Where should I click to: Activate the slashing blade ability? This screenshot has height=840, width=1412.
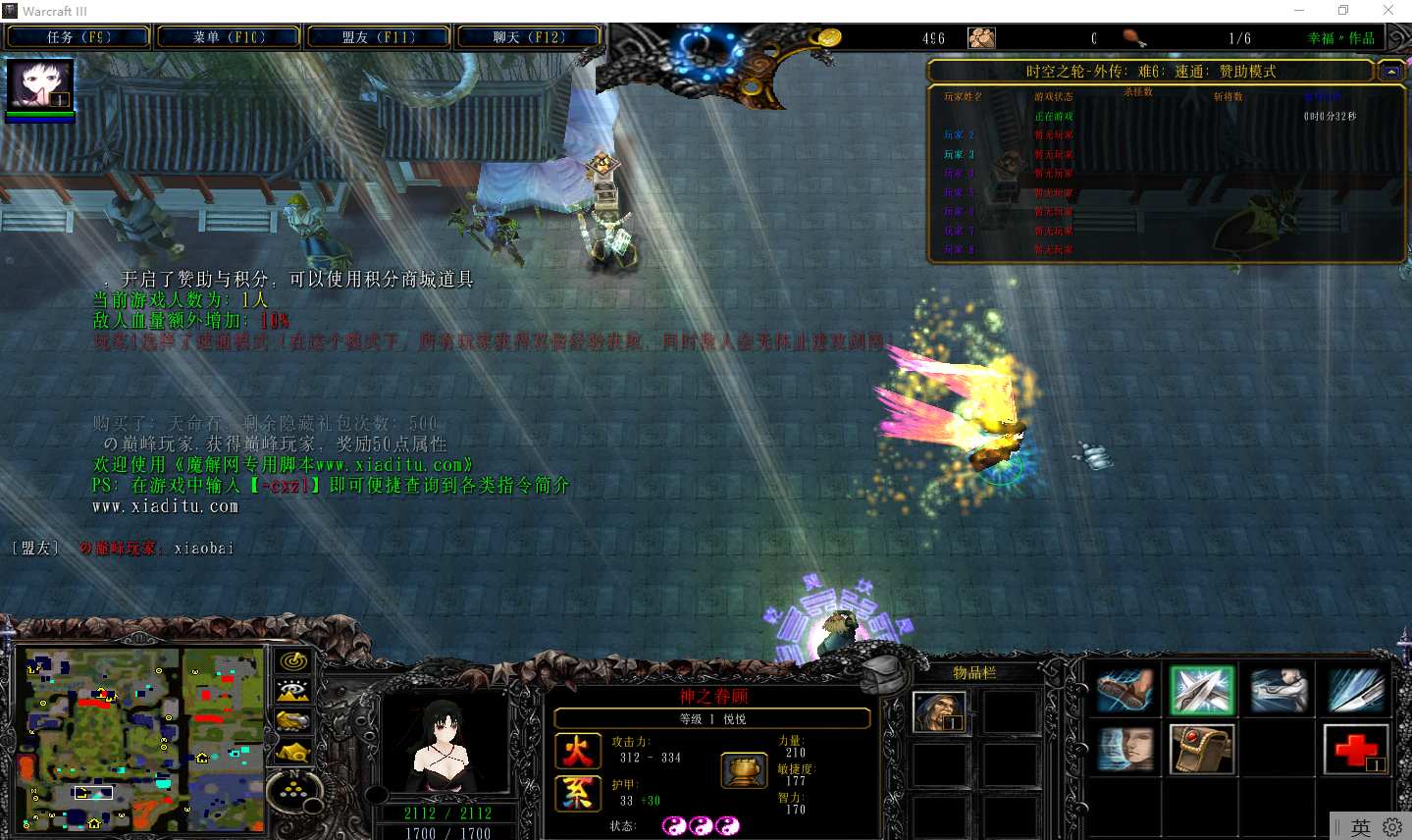point(1355,691)
